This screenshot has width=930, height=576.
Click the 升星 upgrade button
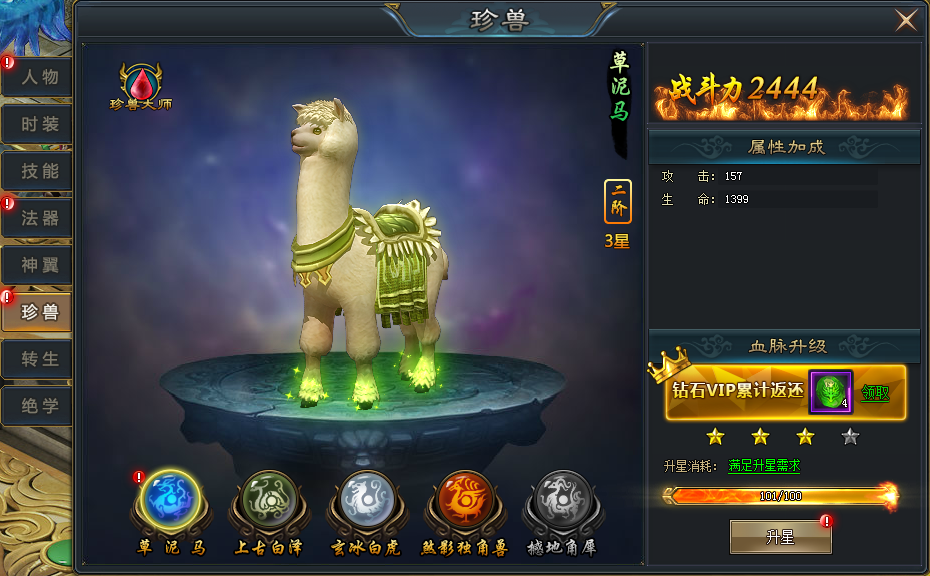pyautogui.click(x=780, y=537)
